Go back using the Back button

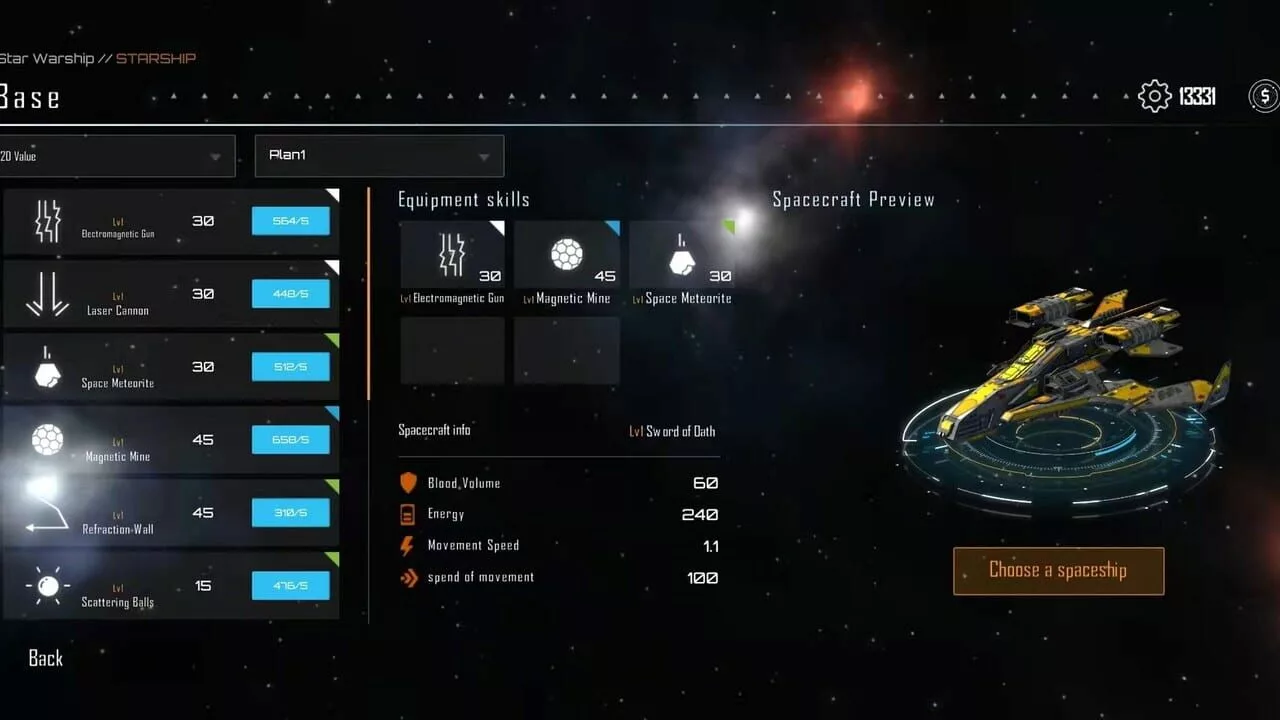[46, 658]
